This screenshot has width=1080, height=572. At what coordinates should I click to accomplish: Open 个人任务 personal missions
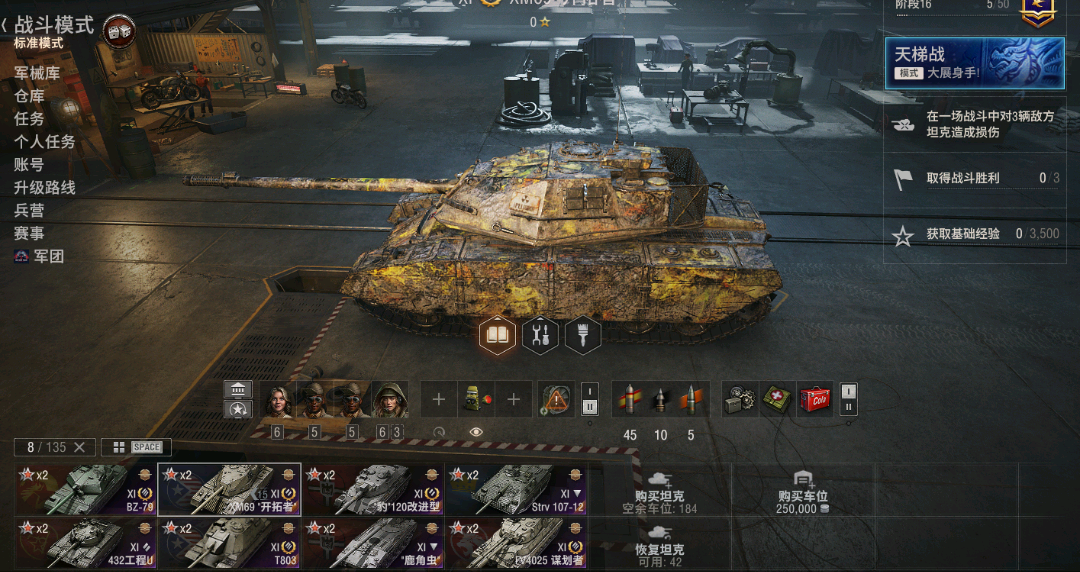click(45, 141)
